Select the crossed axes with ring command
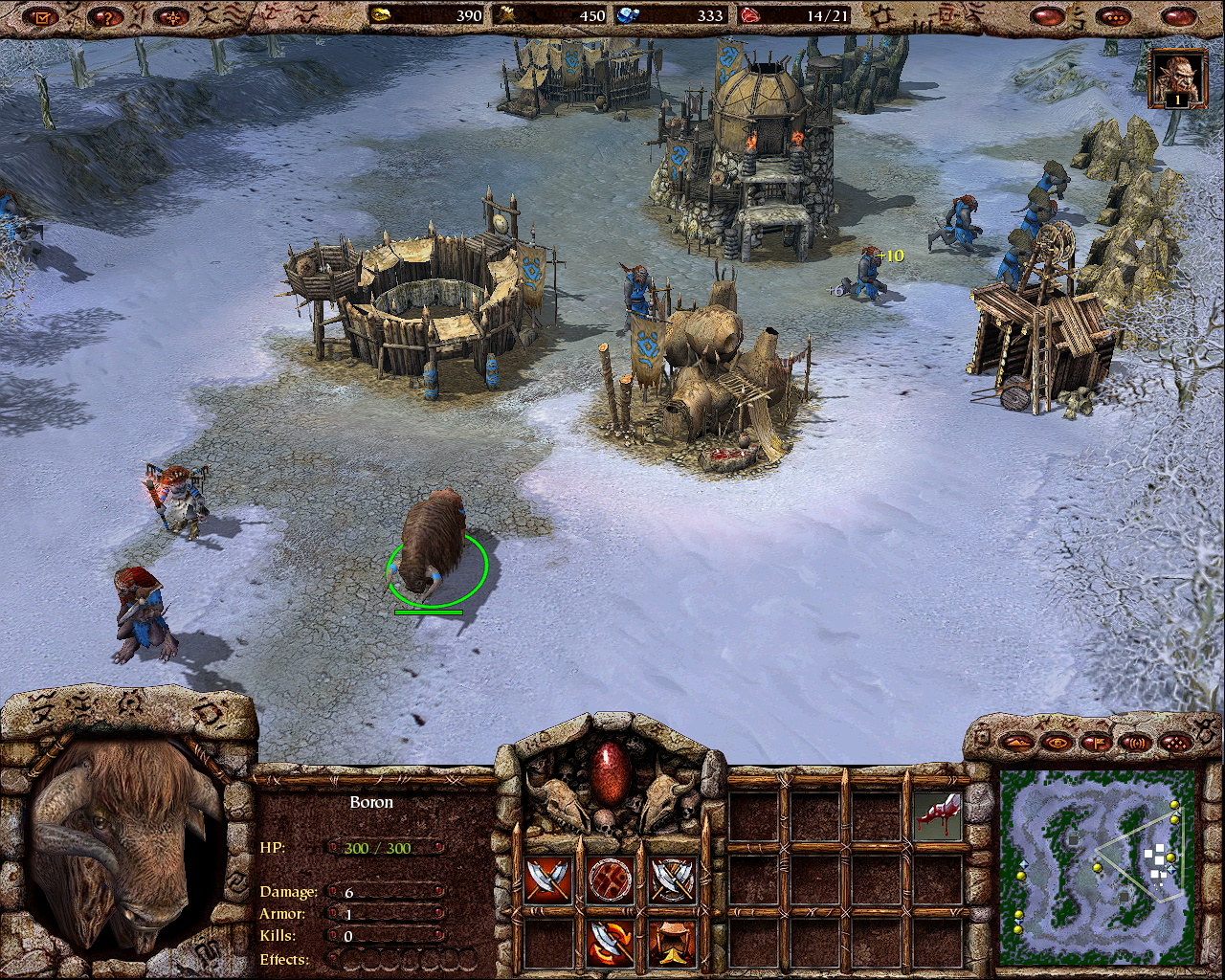Screen dimensions: 1225x980 [x=673, y=880]
